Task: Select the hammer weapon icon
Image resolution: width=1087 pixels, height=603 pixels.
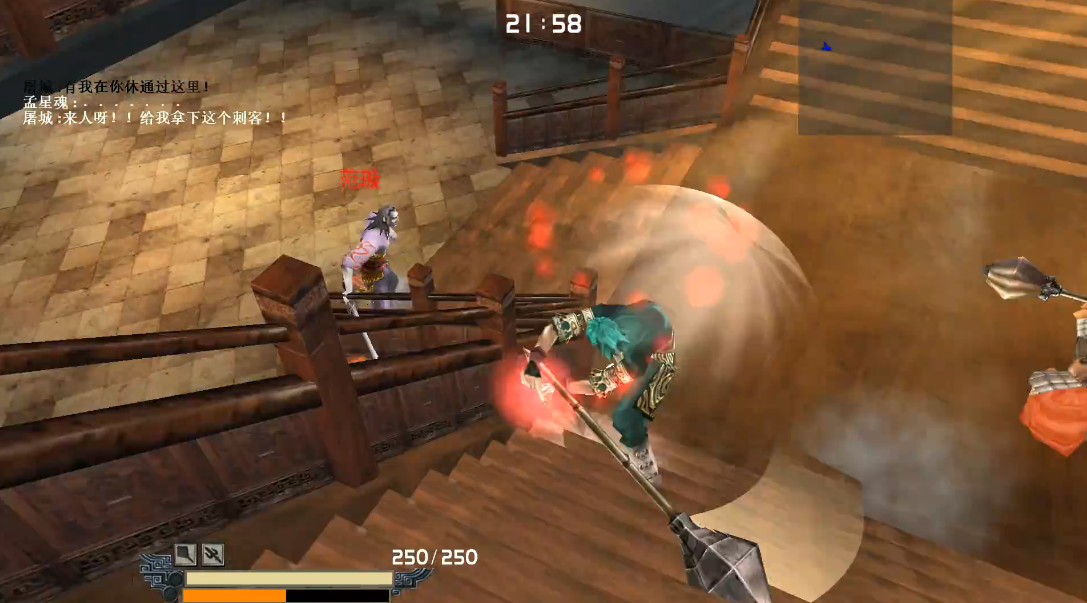Action: click(187, 554)
